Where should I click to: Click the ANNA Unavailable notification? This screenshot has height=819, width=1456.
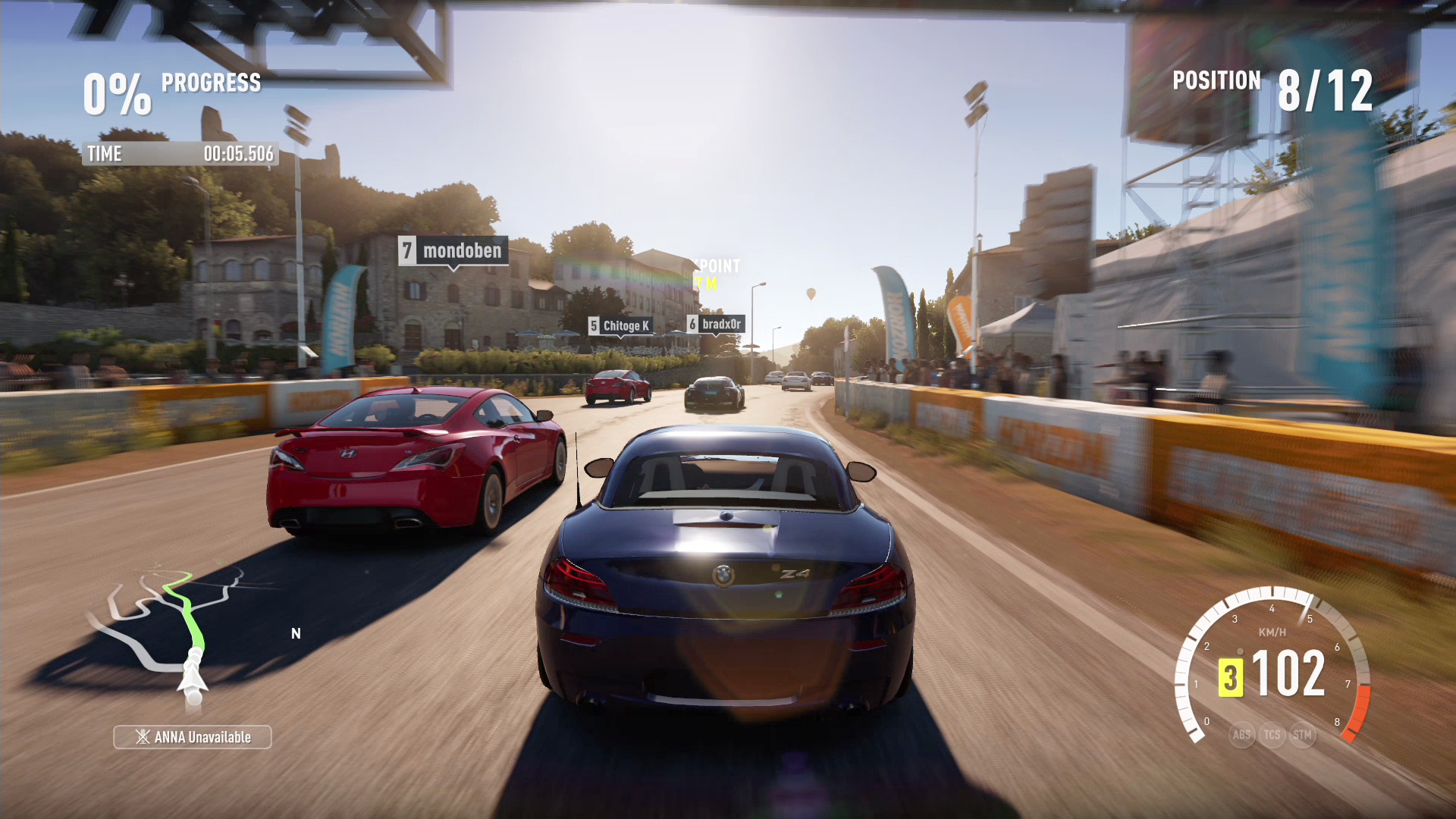pyautogui.click(x=192, y=736)
